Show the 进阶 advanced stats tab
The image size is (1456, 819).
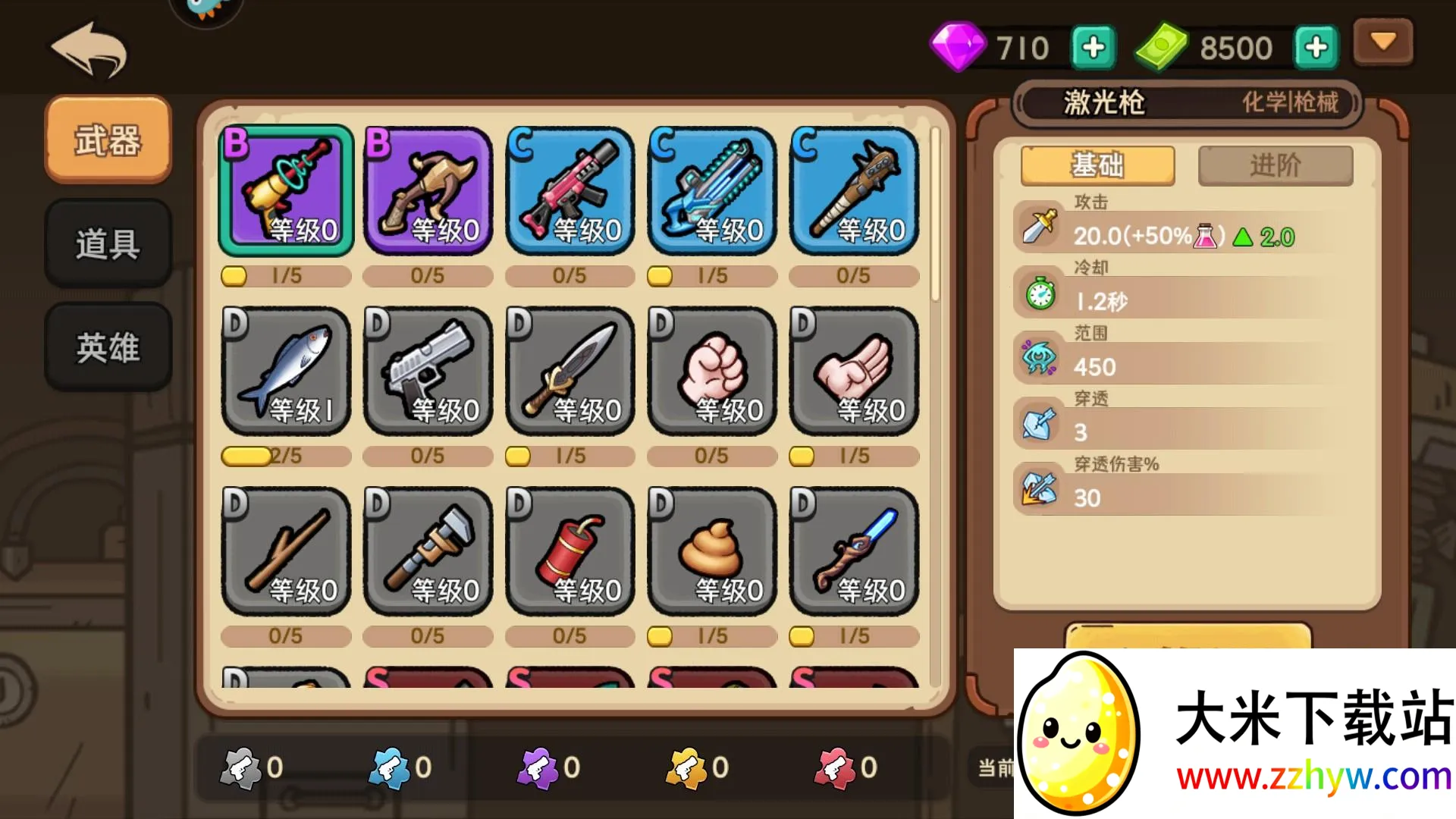click(1275, 165)
